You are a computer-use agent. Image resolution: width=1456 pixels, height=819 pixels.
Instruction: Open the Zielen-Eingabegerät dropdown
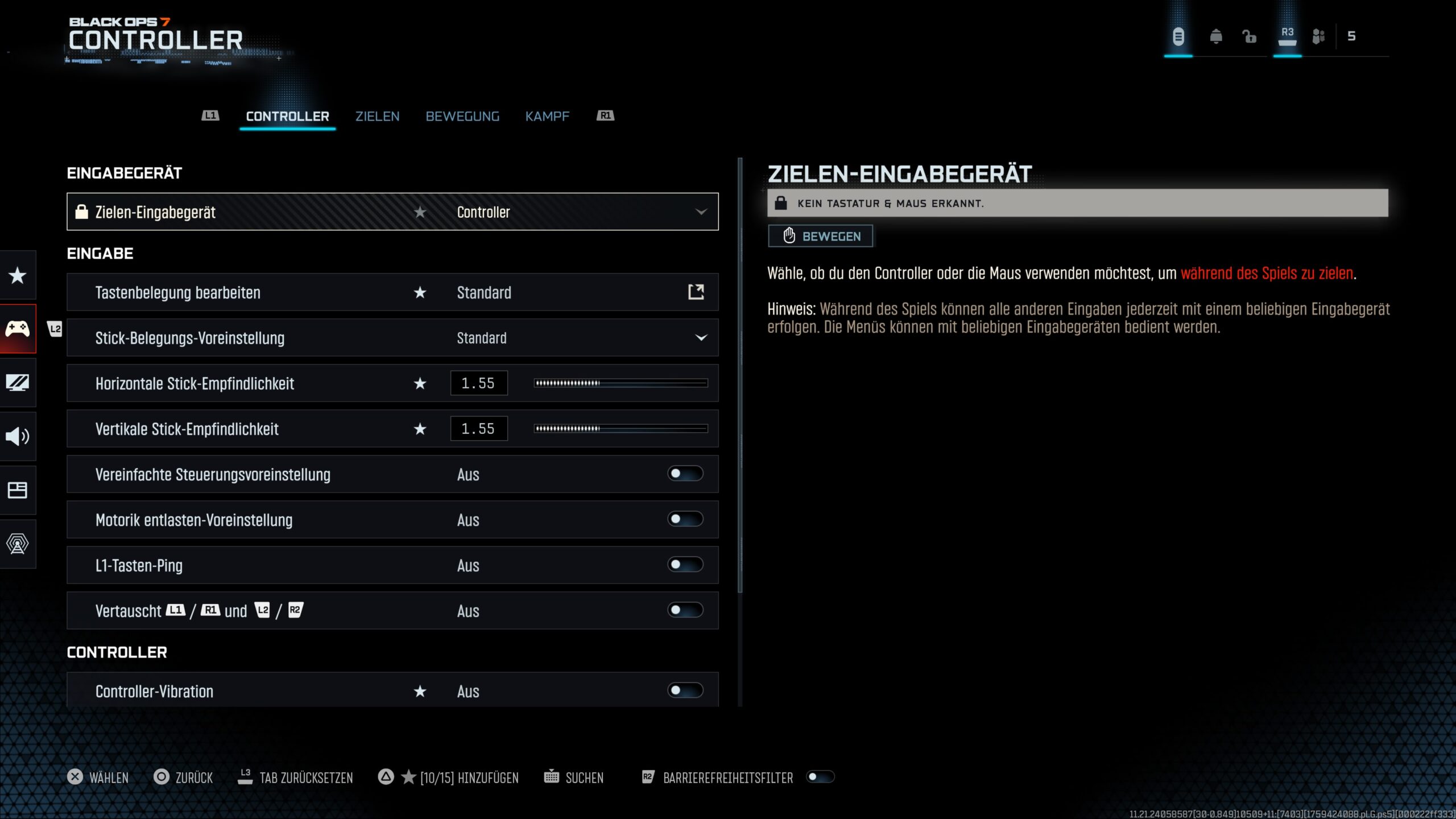pyautogui.click(x=701, y=212)
